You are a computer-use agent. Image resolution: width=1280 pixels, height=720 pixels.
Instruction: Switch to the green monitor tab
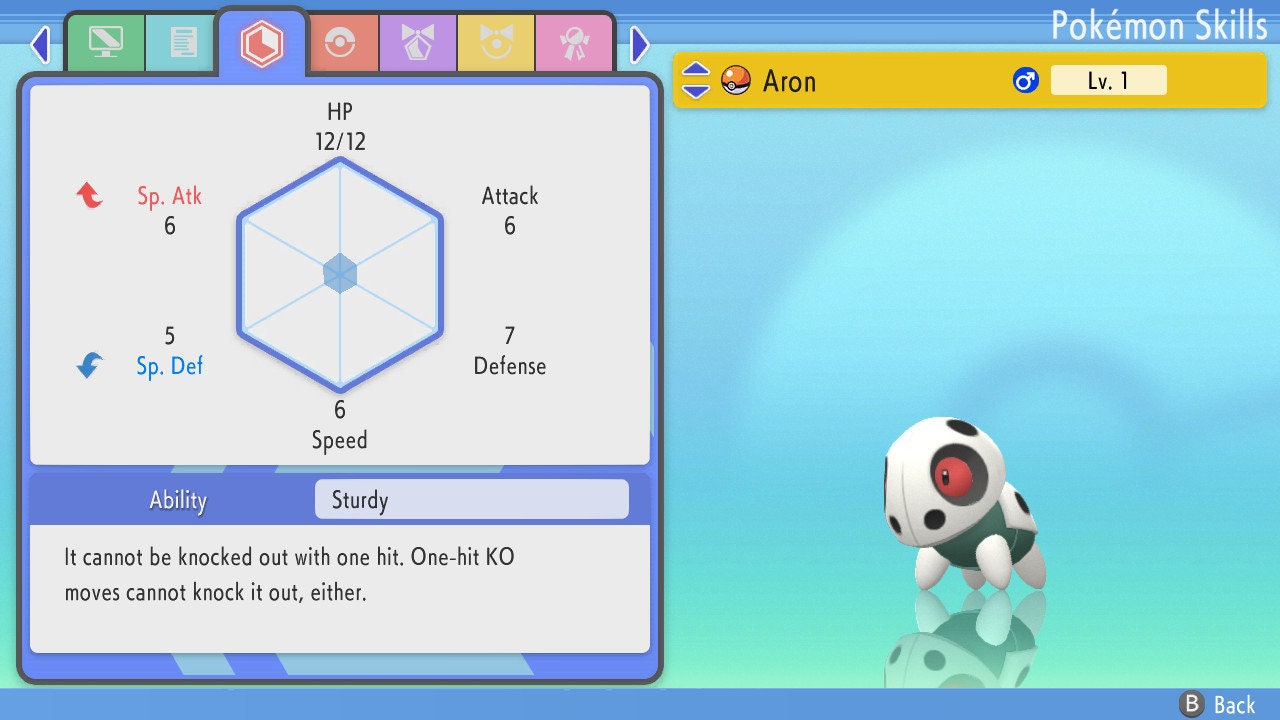click(105, 43)
